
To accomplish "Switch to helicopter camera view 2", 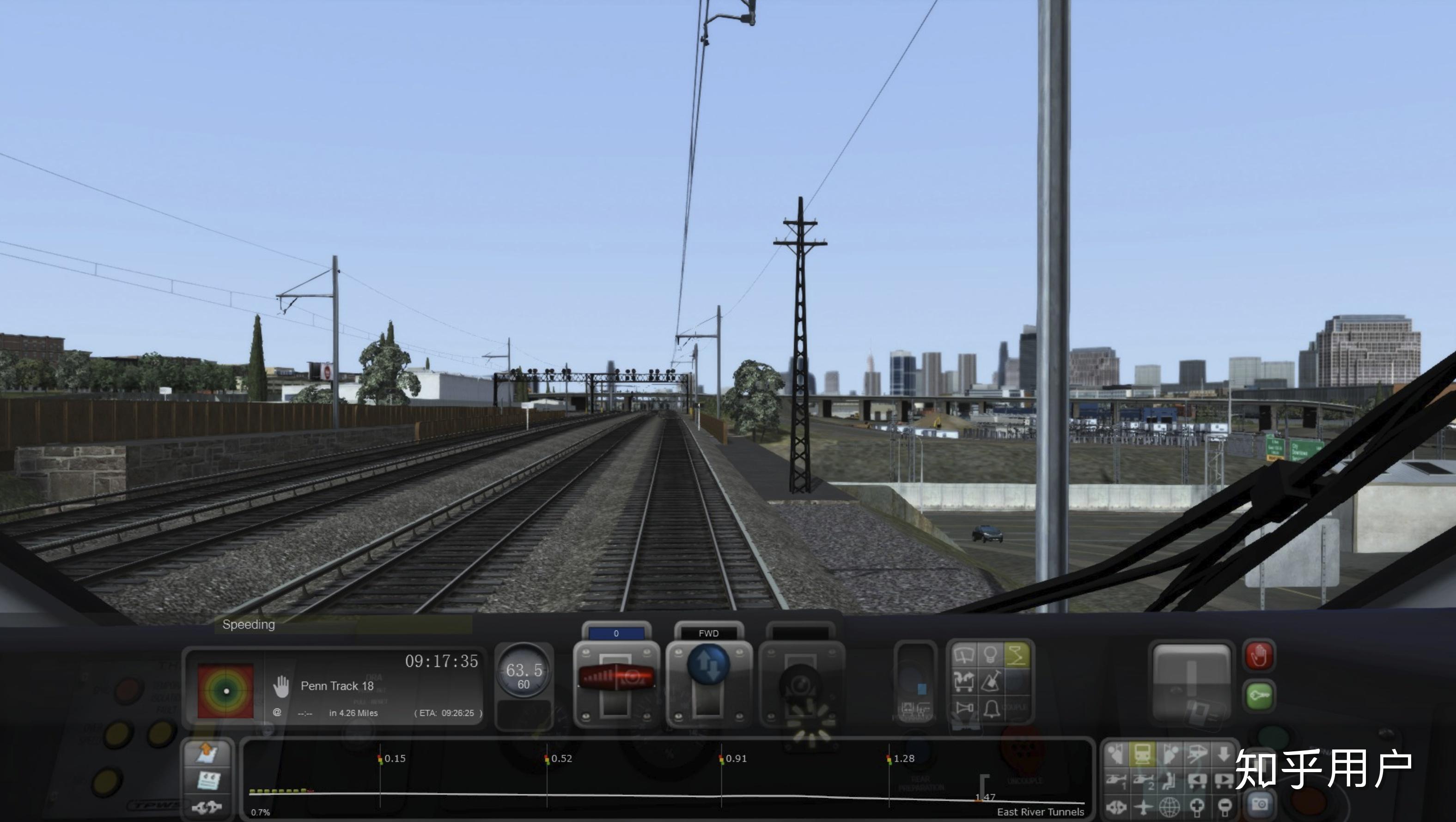I will tap(1143, 781).
